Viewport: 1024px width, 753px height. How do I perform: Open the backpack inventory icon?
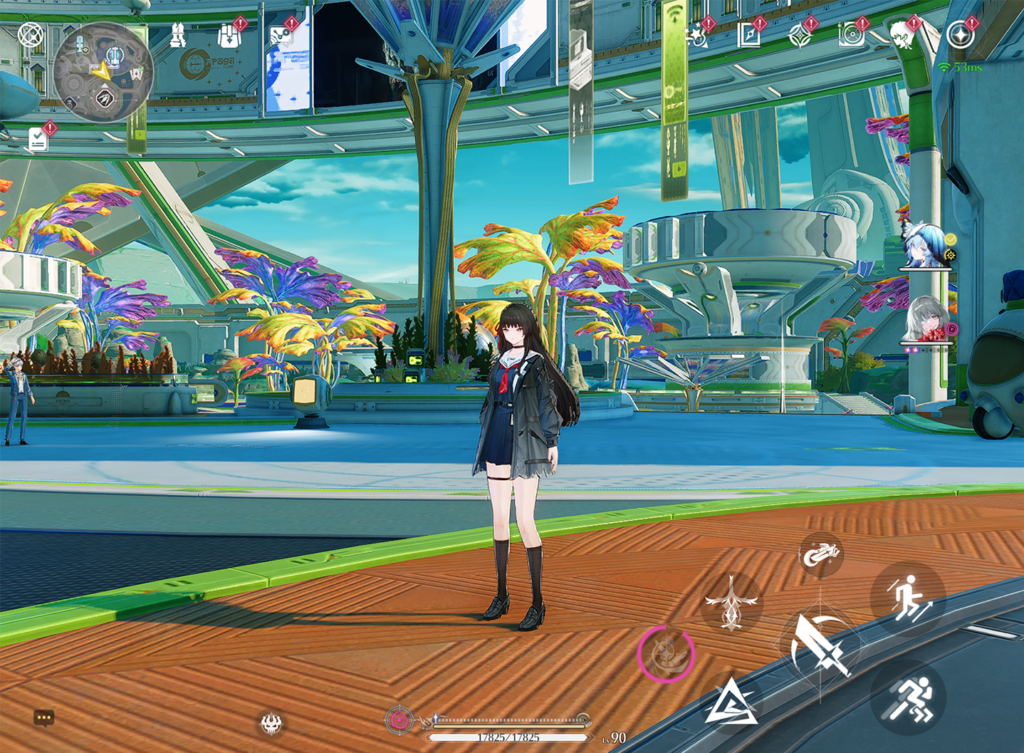229,37
